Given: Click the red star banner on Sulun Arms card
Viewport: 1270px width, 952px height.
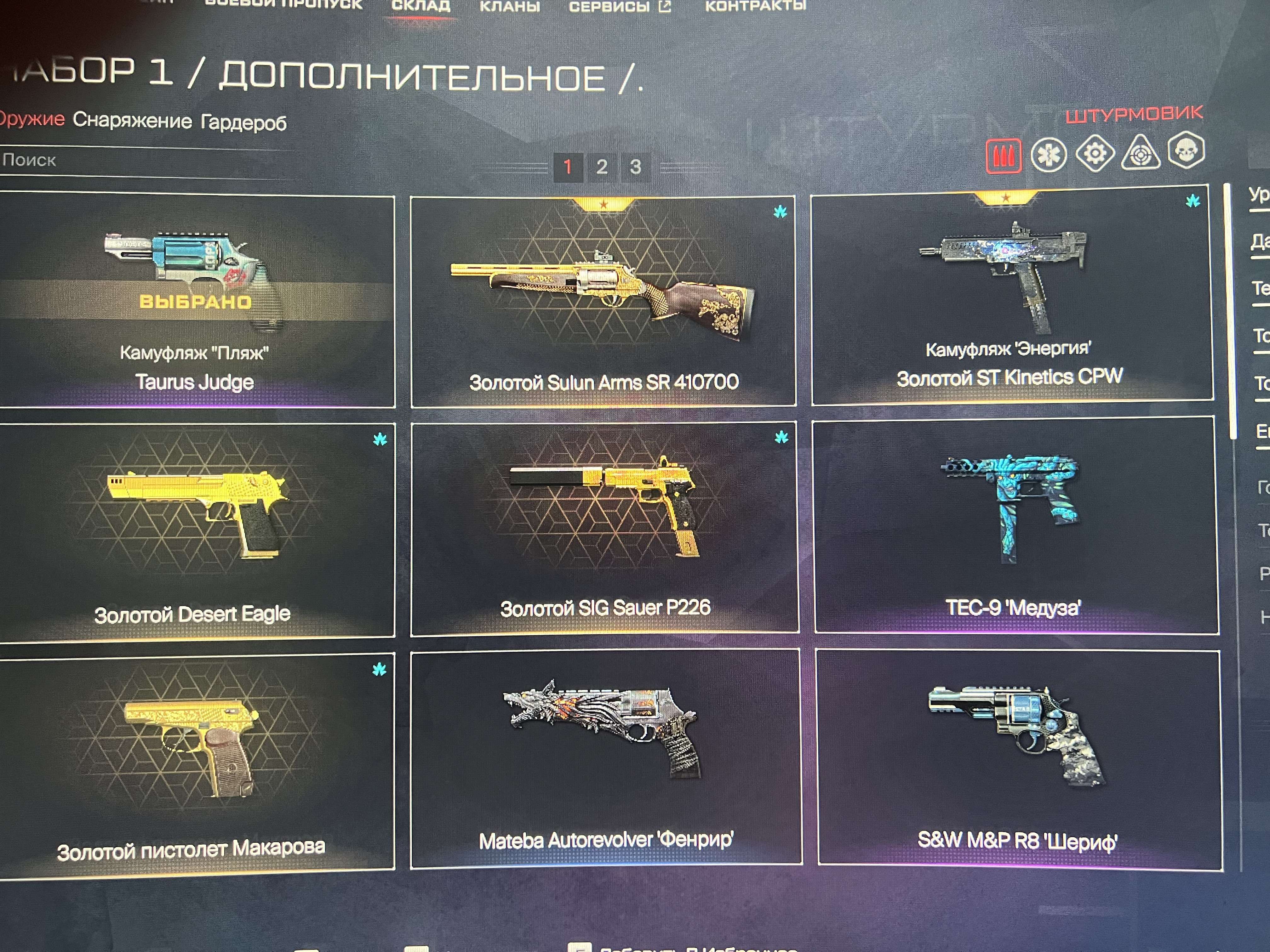Looking at the screenshot, I should click(x=604, y=206).
